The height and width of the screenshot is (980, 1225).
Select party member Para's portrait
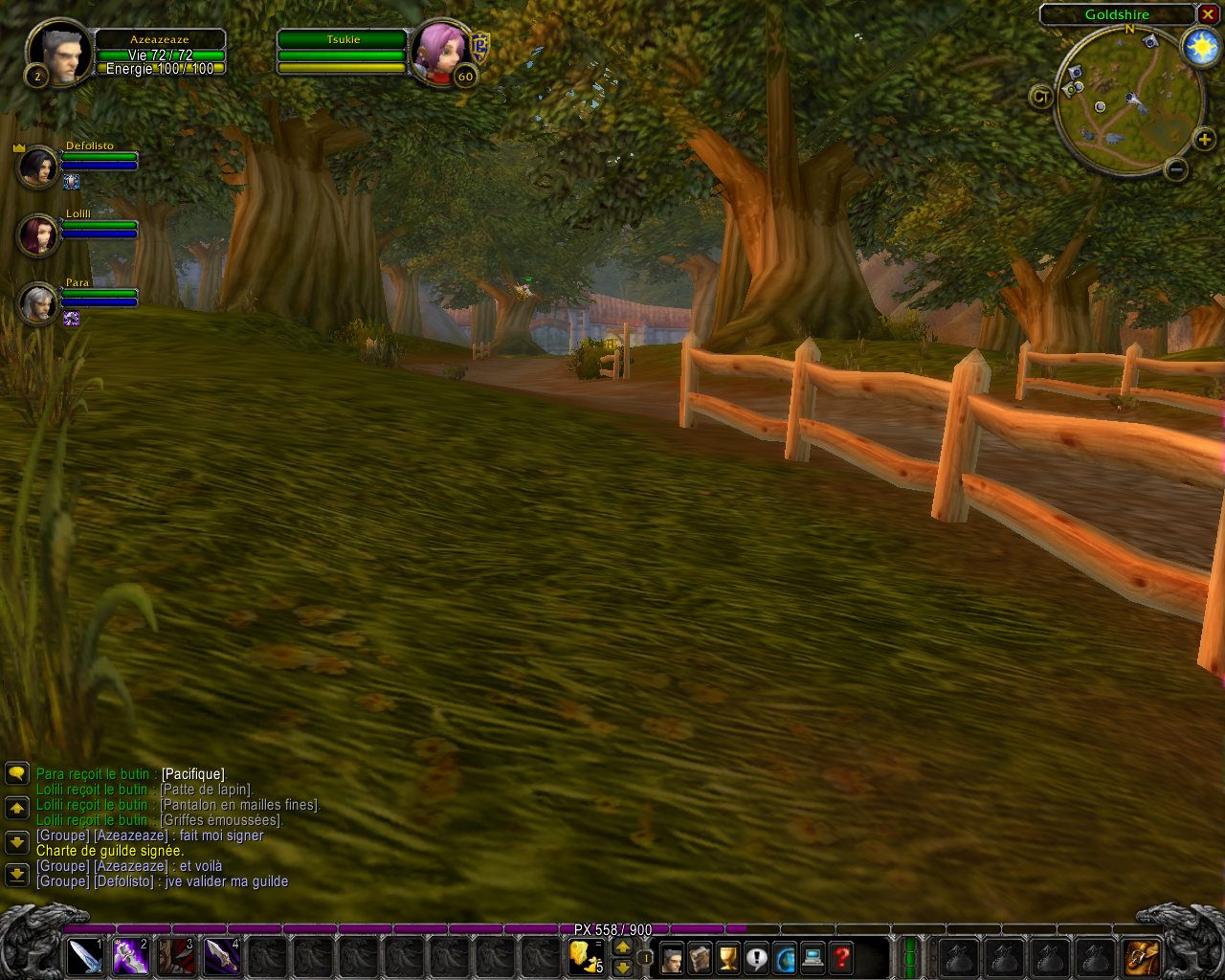point(38,303)
